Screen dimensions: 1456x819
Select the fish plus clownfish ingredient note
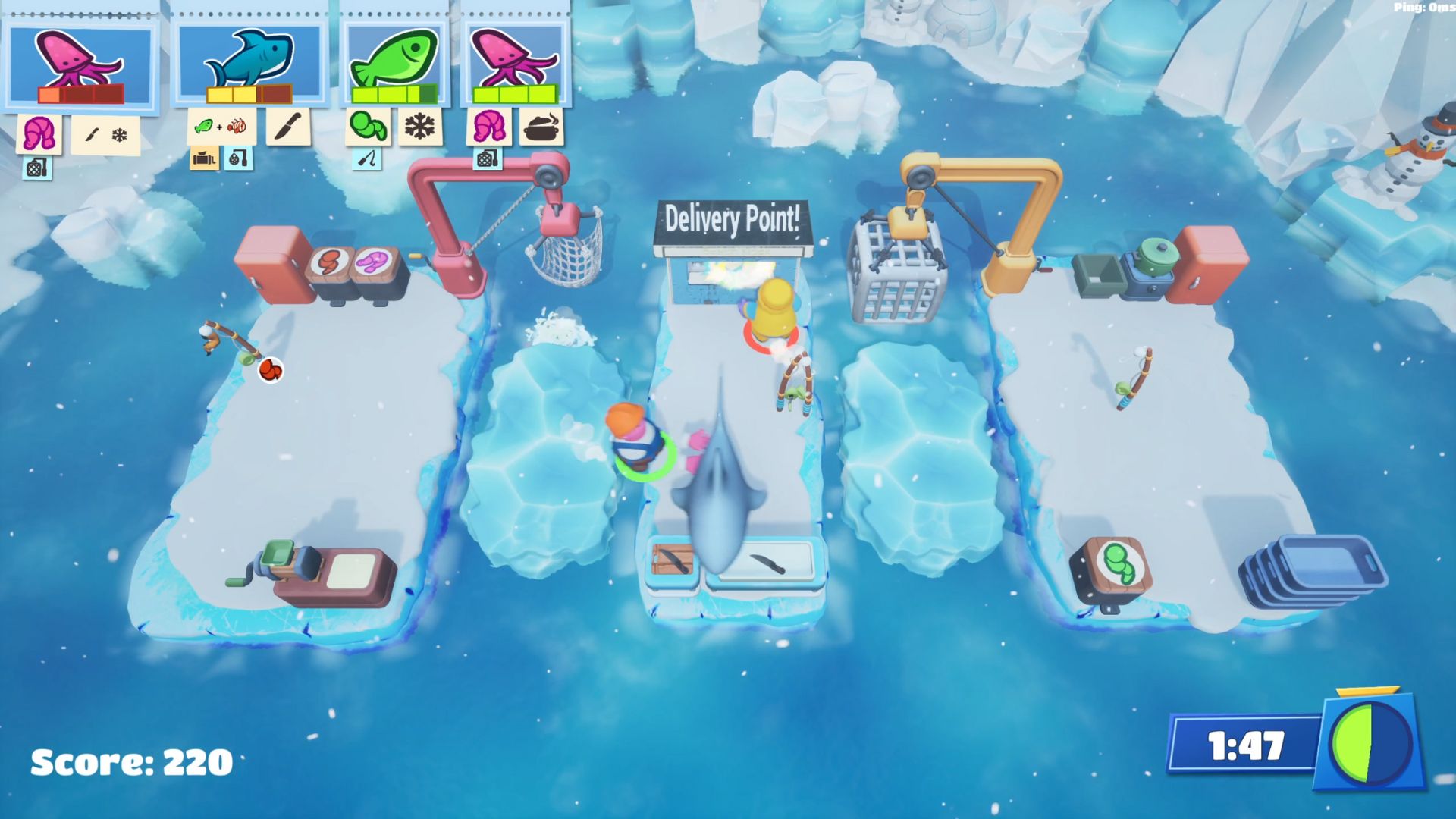pos(221,127)
